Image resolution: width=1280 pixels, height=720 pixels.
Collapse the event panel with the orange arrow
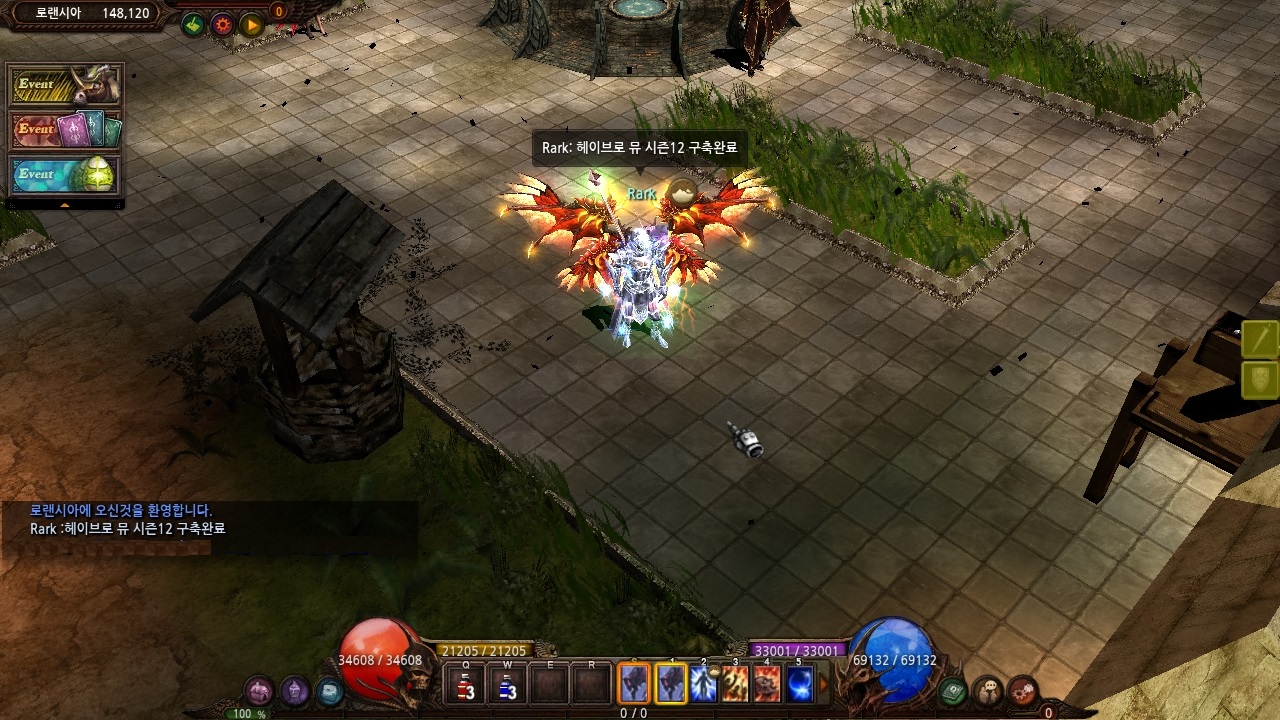65,205
